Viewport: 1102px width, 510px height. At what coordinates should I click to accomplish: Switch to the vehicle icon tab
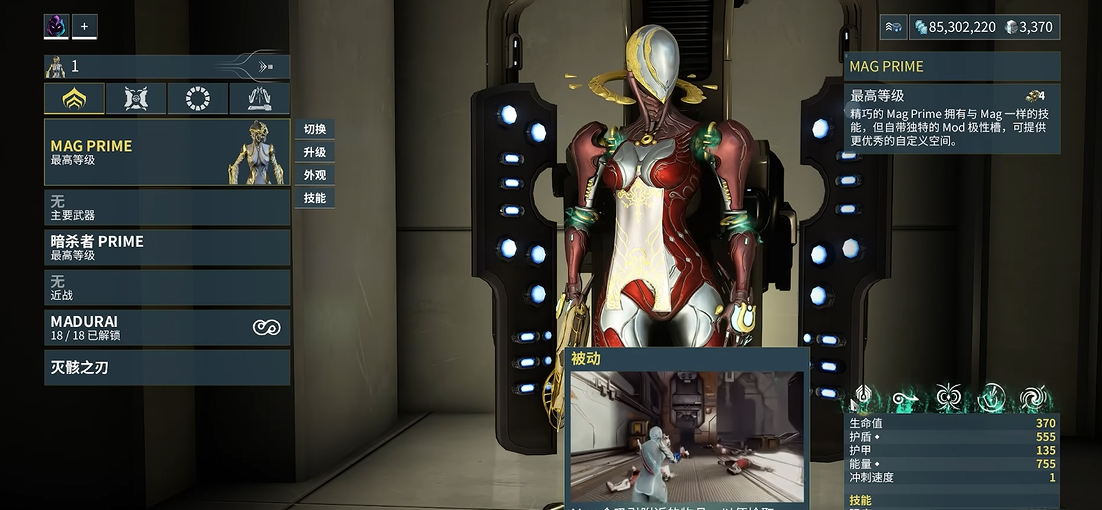pyautogui.click(x=259, y=98)
